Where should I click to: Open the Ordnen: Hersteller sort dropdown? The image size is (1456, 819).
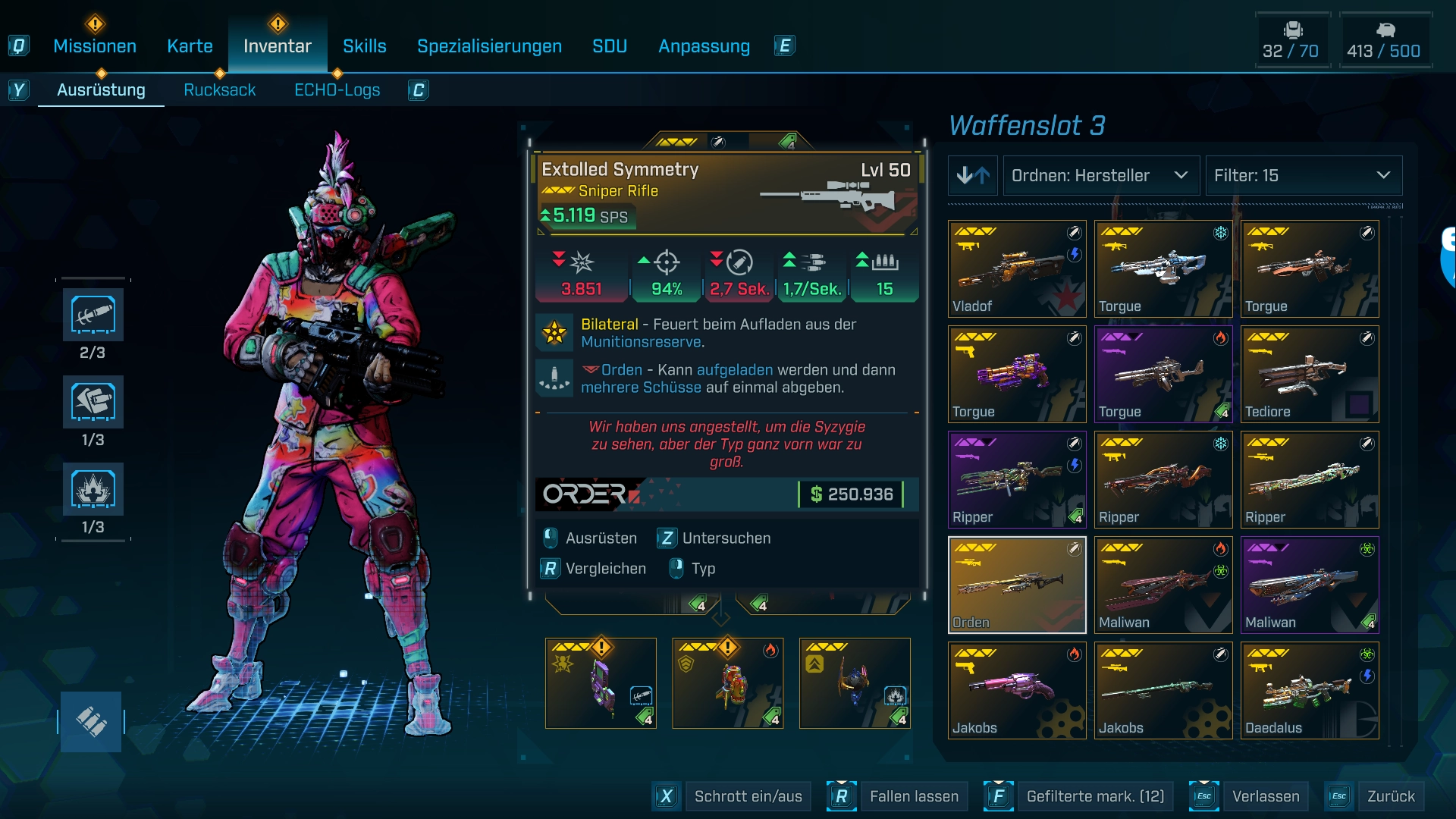[1100, 176]
